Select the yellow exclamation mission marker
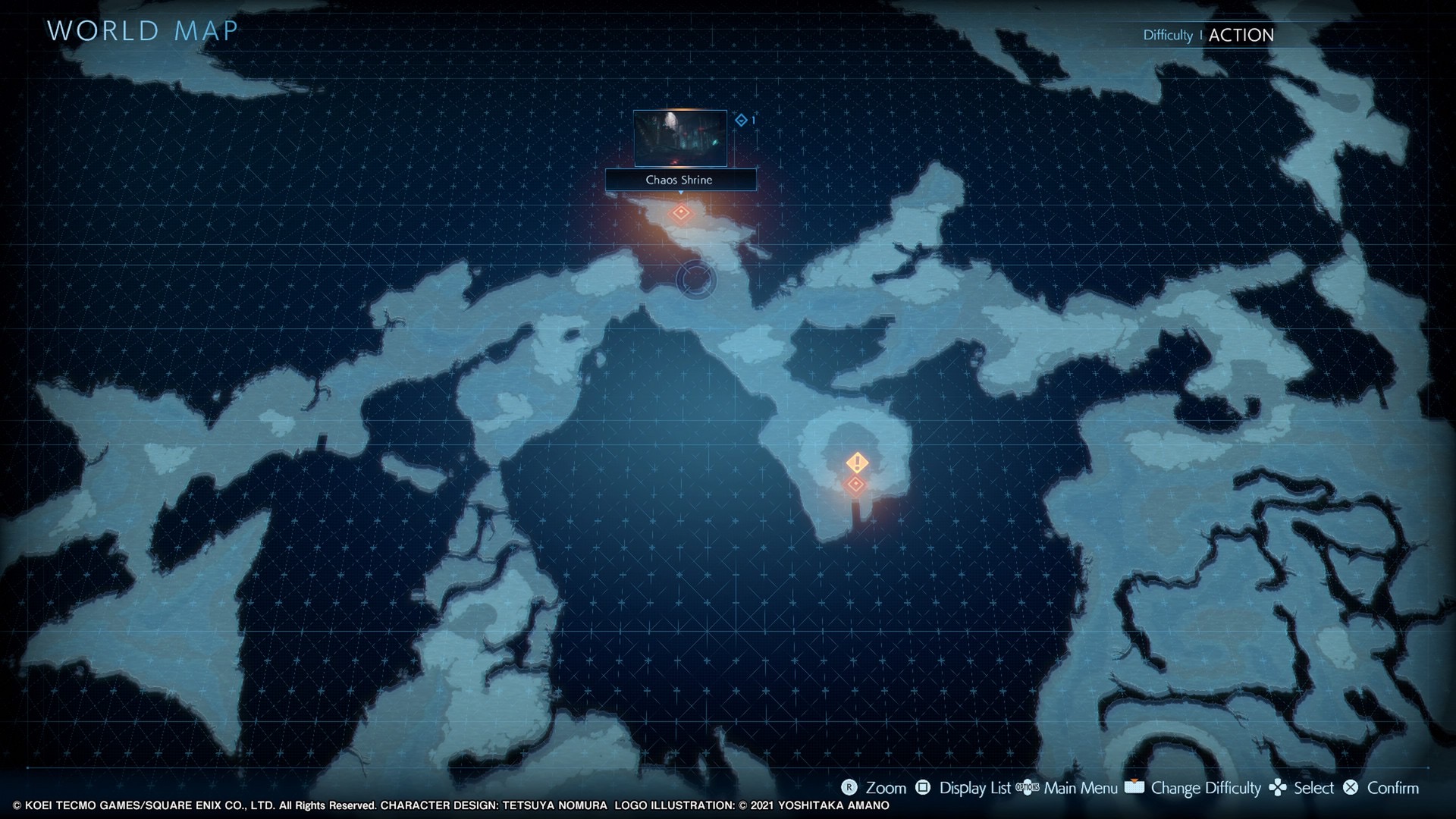The image size is (1456, 819). (857, 462)
